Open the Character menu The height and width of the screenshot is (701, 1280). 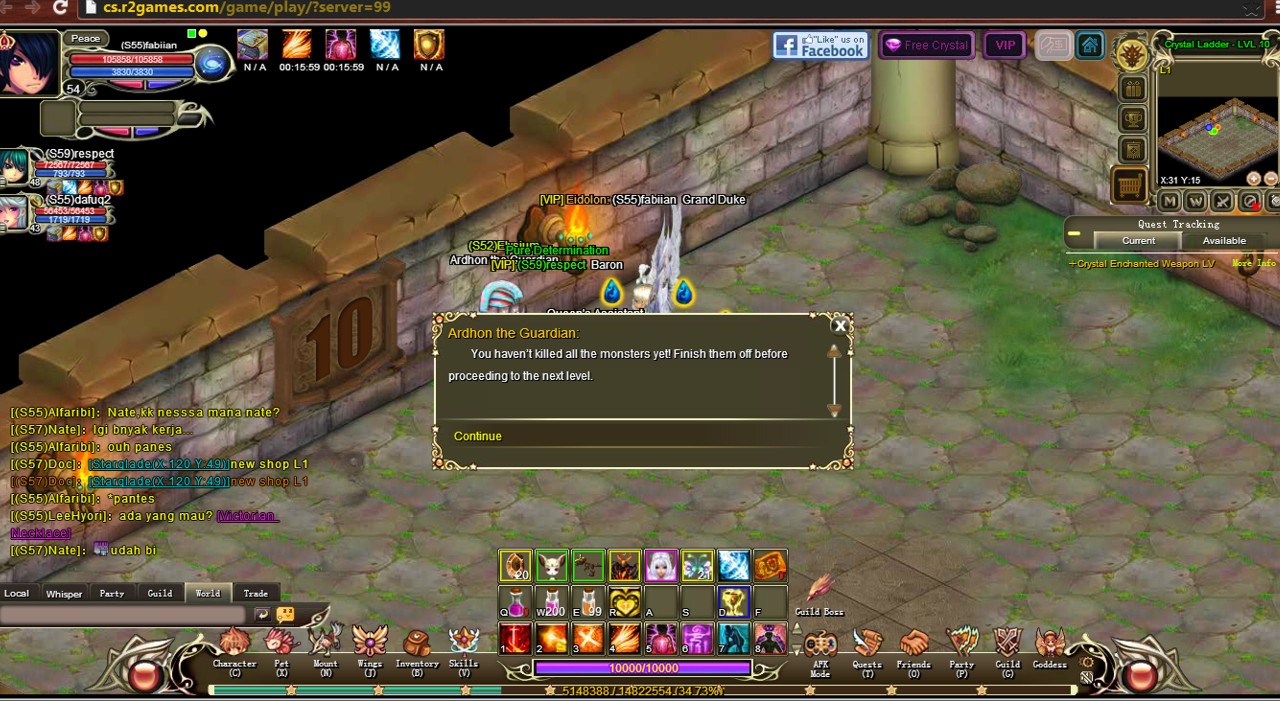coord(234,646)
